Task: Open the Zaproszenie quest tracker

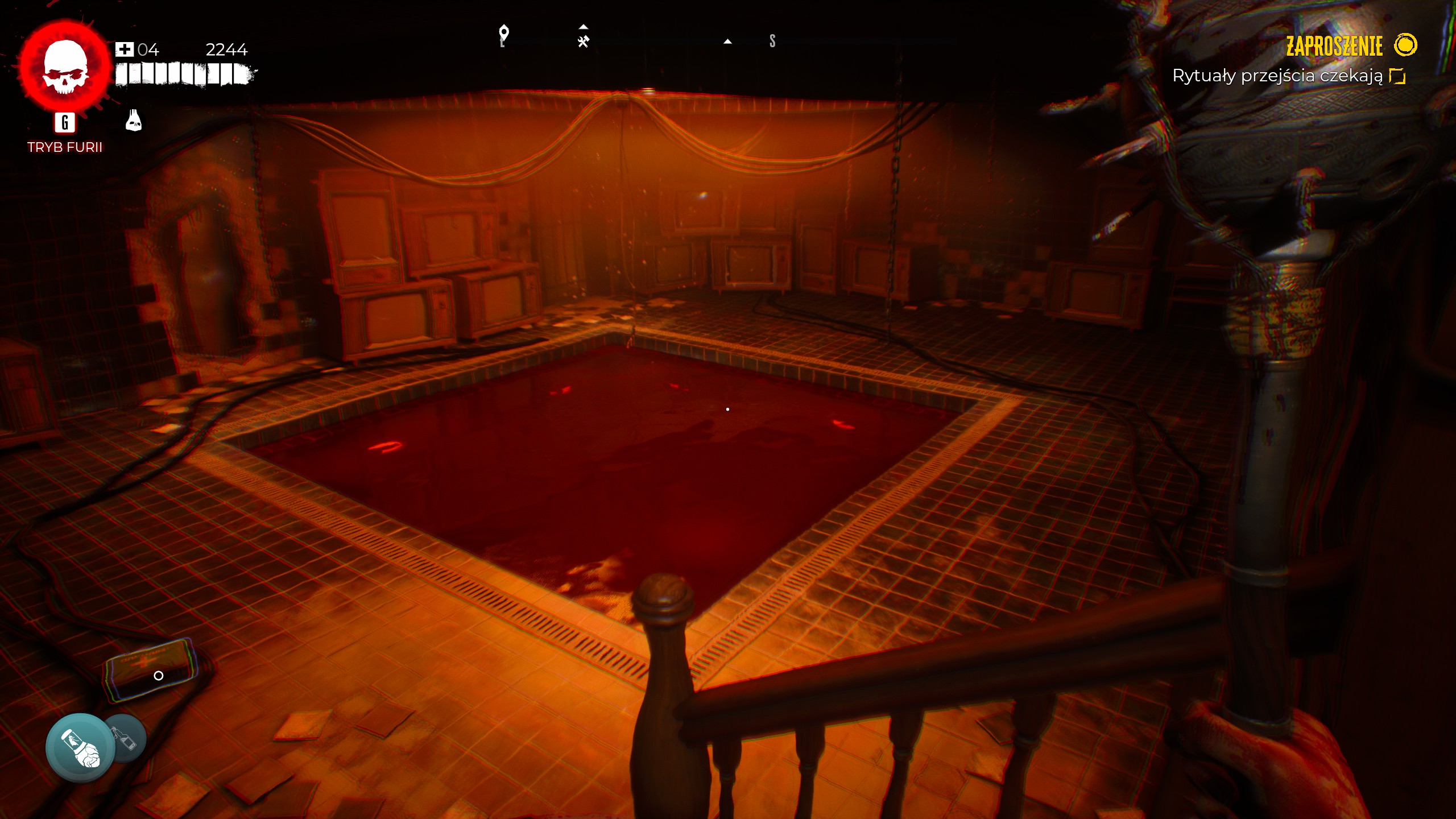Action: coord(1334,46)
